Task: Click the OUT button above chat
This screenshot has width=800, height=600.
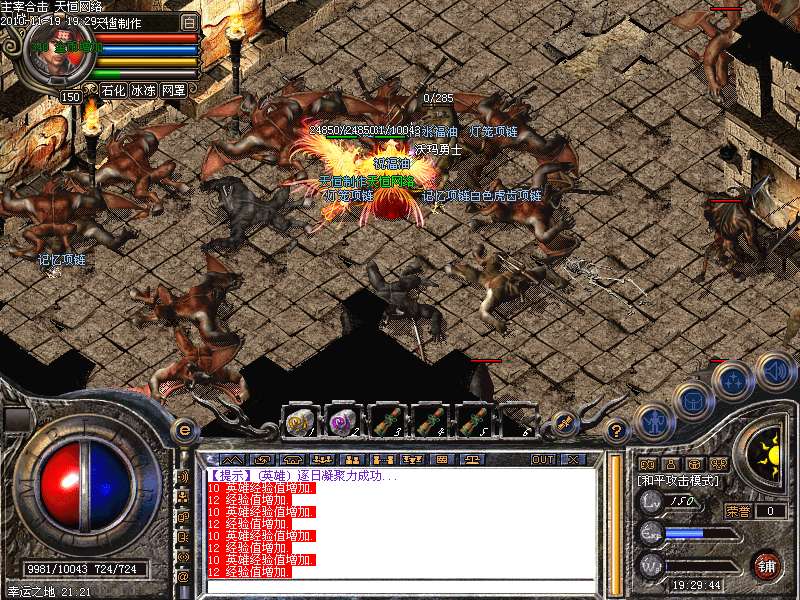Action: pos(542,459)
